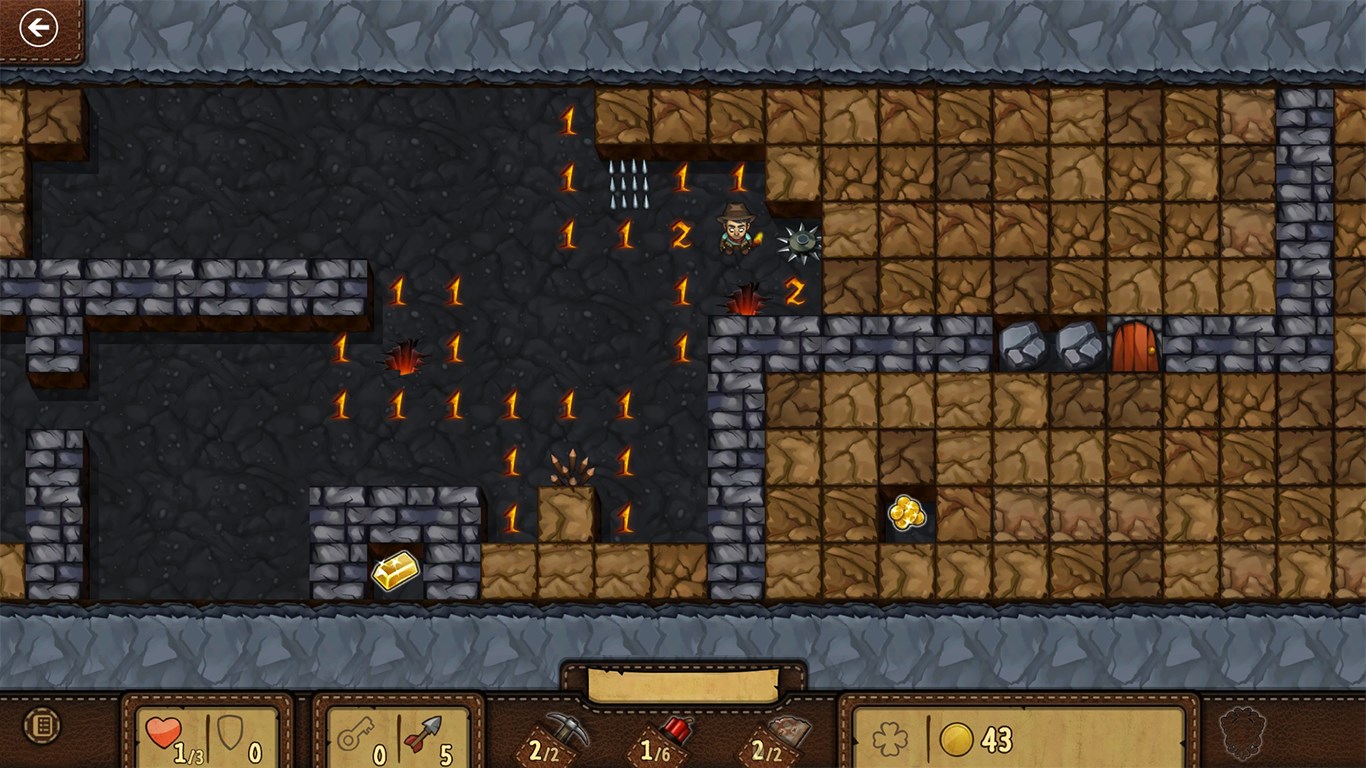This screenshot has width=1366, height=768.
Task: Open the faded emblem icon
Action: pos(1242,727)
